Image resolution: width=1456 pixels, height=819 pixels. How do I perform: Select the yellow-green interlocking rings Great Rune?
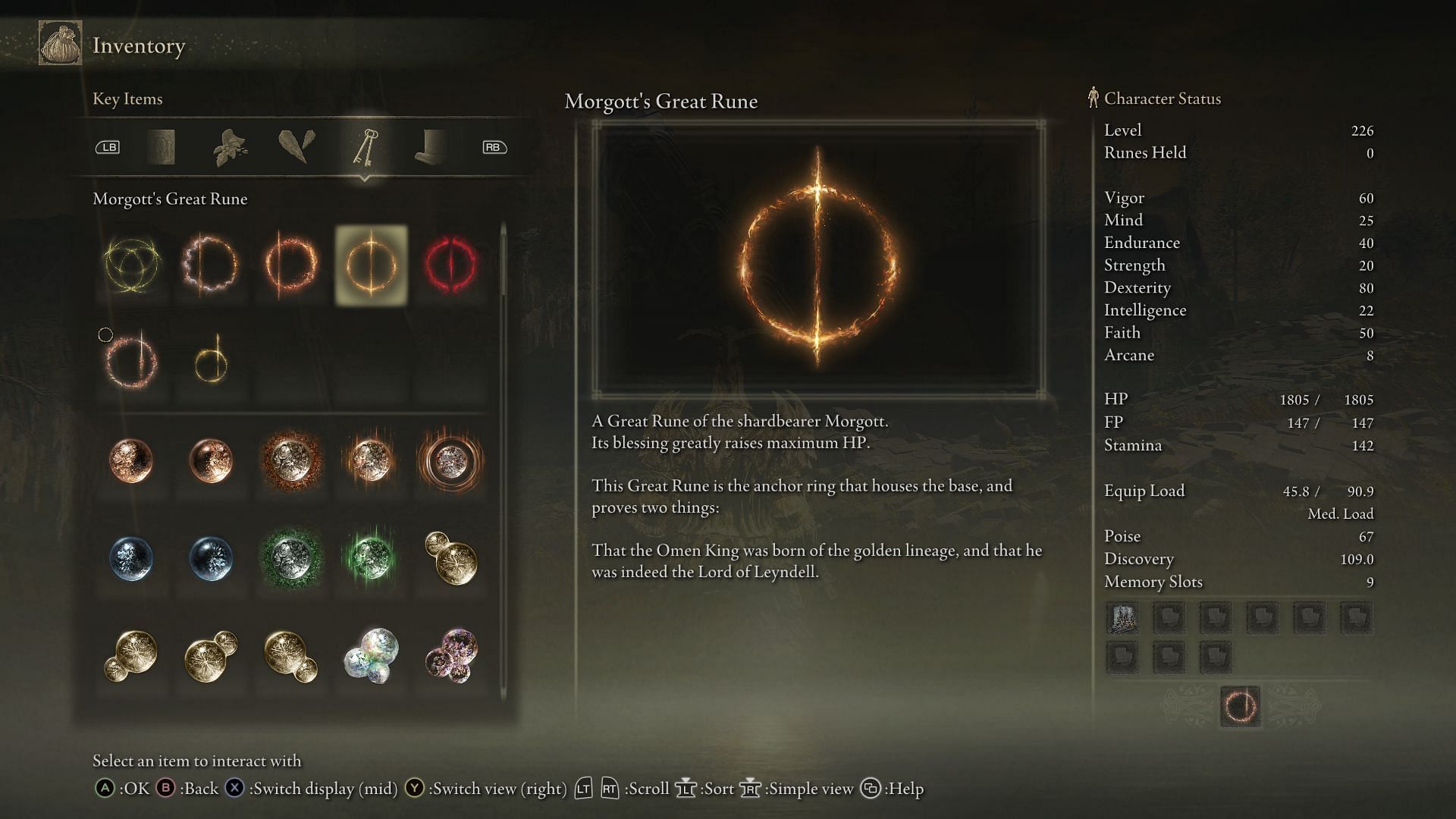click(x=132, y=265)
